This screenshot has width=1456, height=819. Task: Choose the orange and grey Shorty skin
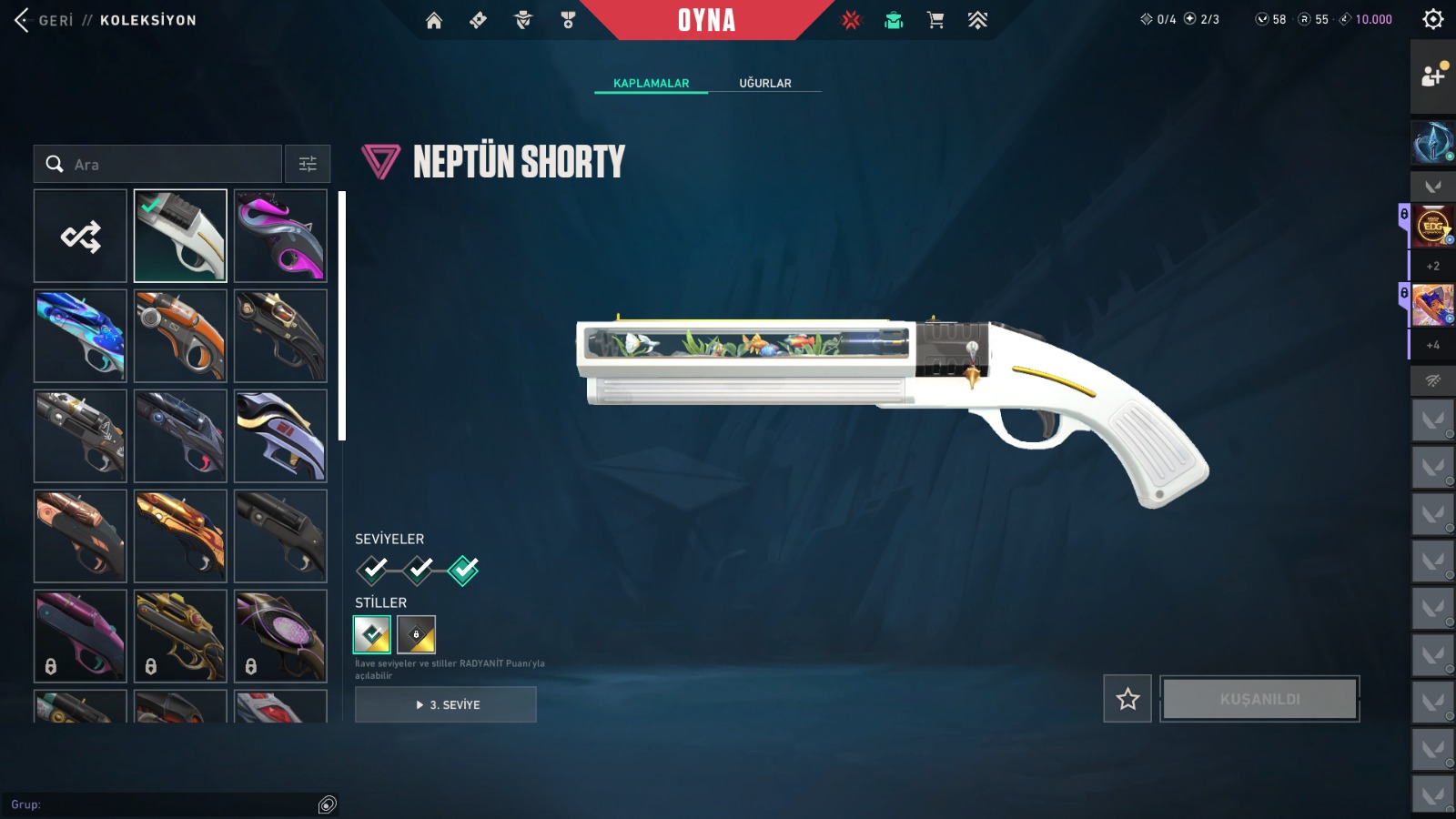180,337
